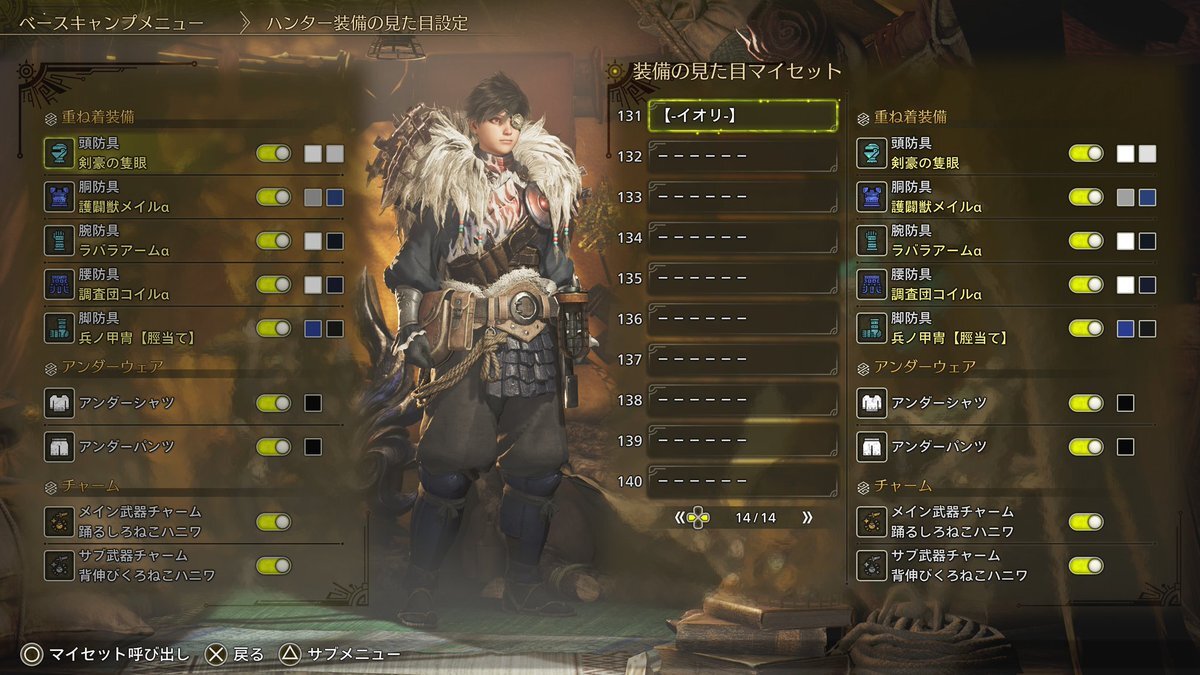This screenshot has height=675, width=1200.
Task: Choose slot 136 in my set list
Action: [x=742, y=319]
